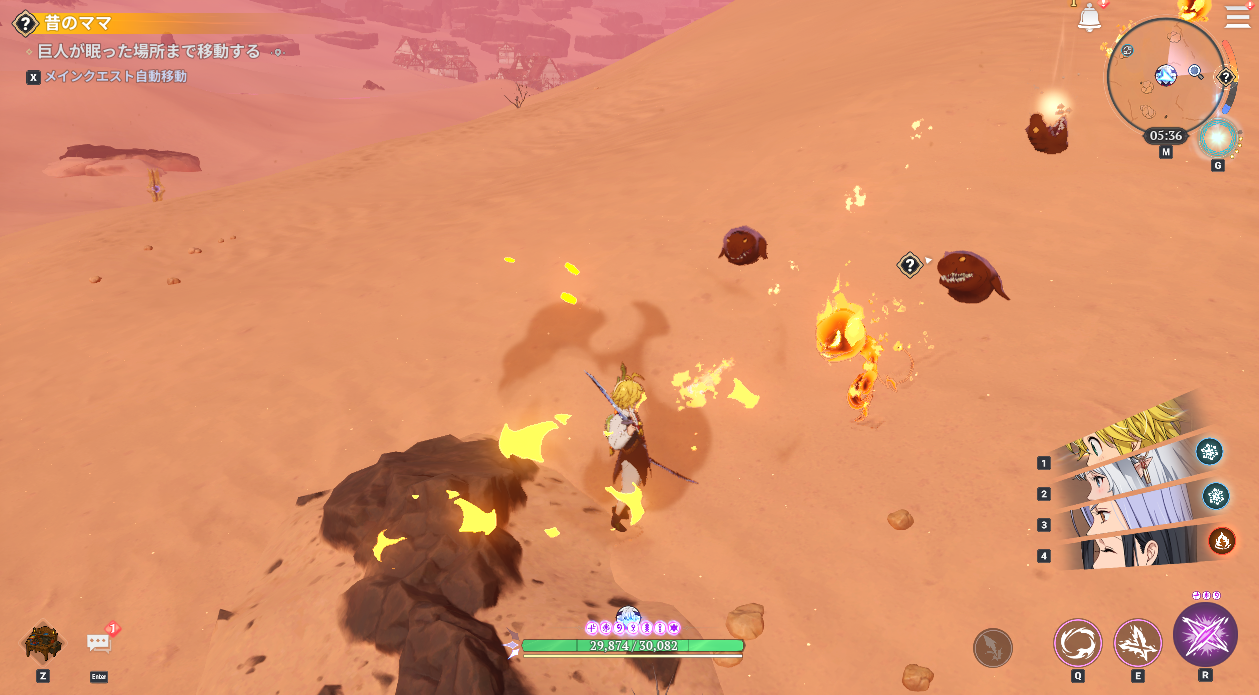Open the chat speech bubble icon
Image resolution: width=1259 pixels, height=695 pixels.
coord(99,642)
